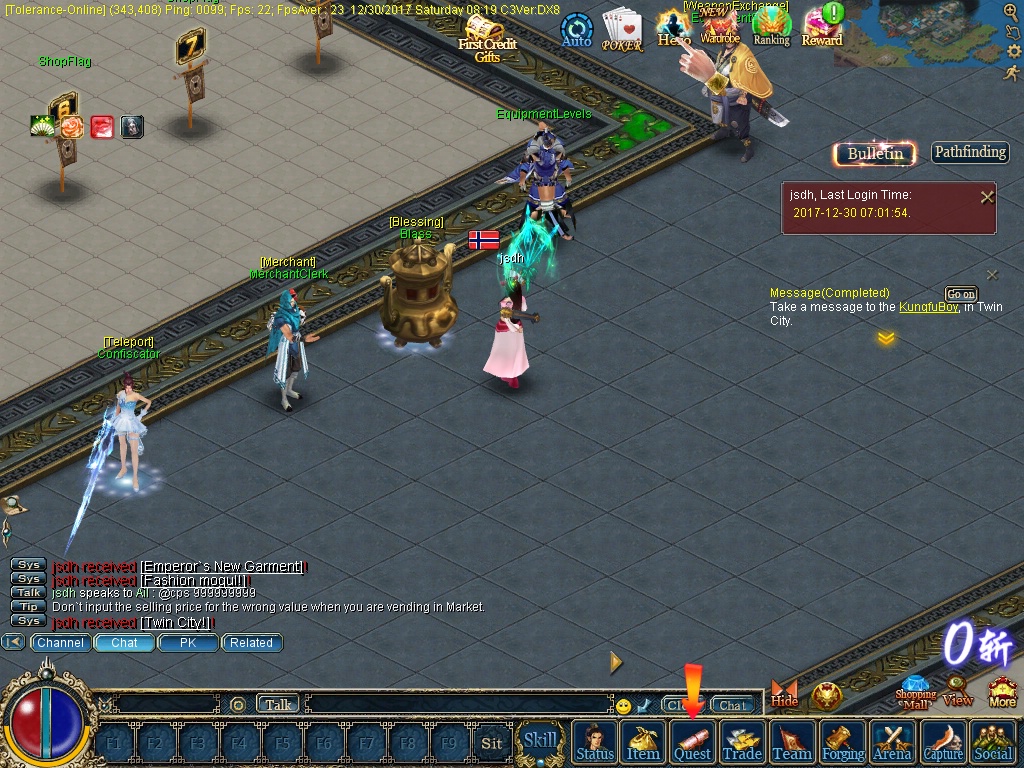The height and width of the screenshot is (768, 1024).
Task: Switch to the PK chat tab
Action: (x=188, y=643)
